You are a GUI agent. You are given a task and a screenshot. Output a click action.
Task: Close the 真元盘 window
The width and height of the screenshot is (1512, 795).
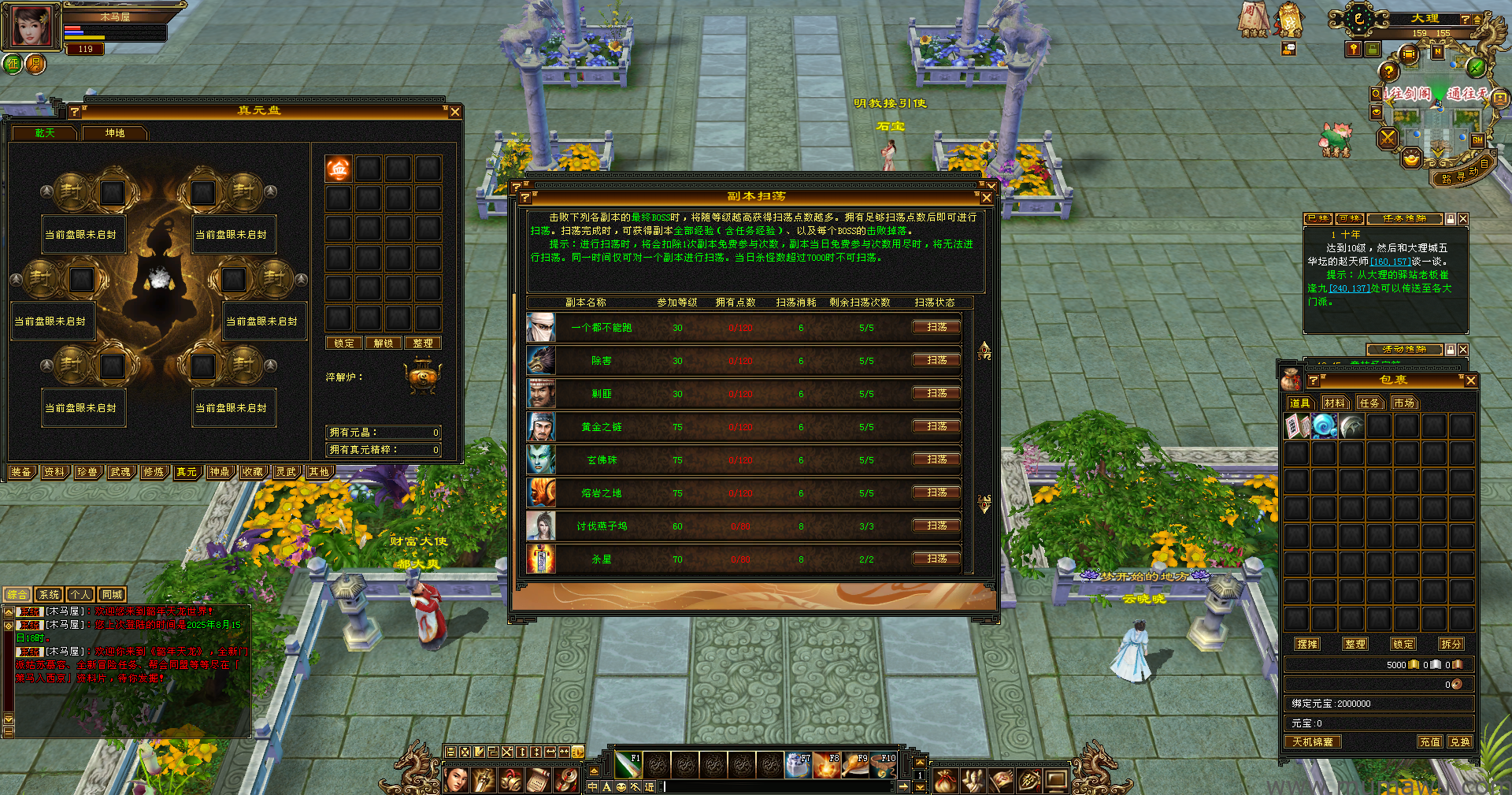click(454, 112)
